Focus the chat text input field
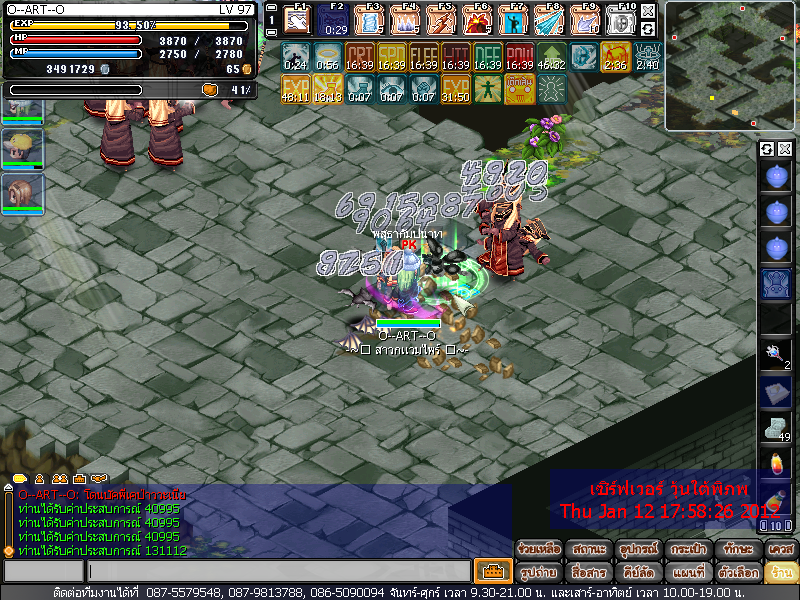The width and height of the screenshot is (800, 600). click(278, 572)
